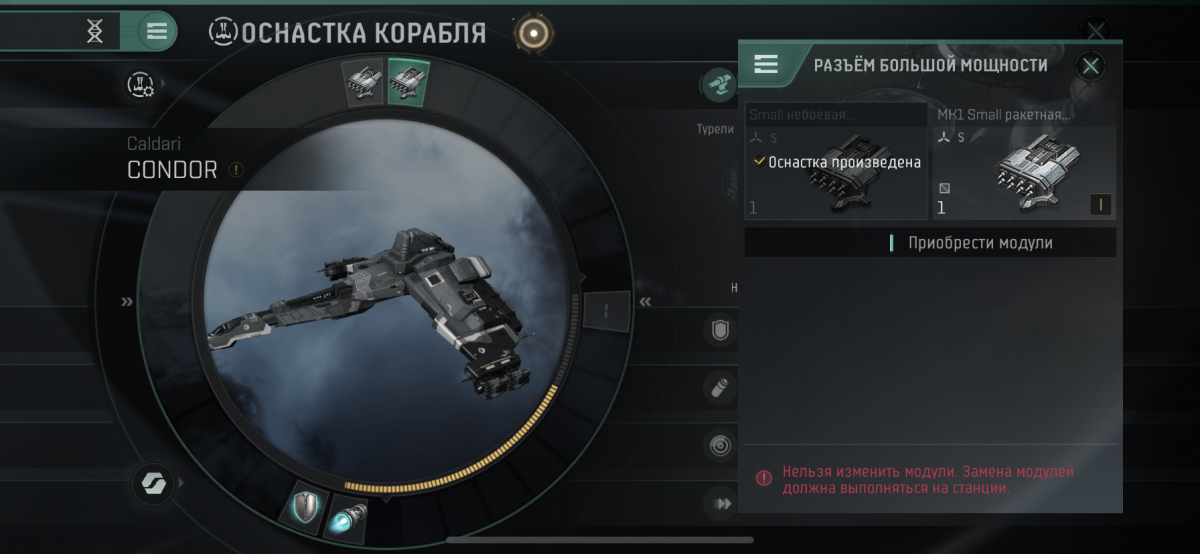Choose the MK1 Small rocket launcher module
The width and height of the screenshot is (1200, 554).
pos(1024,162)
